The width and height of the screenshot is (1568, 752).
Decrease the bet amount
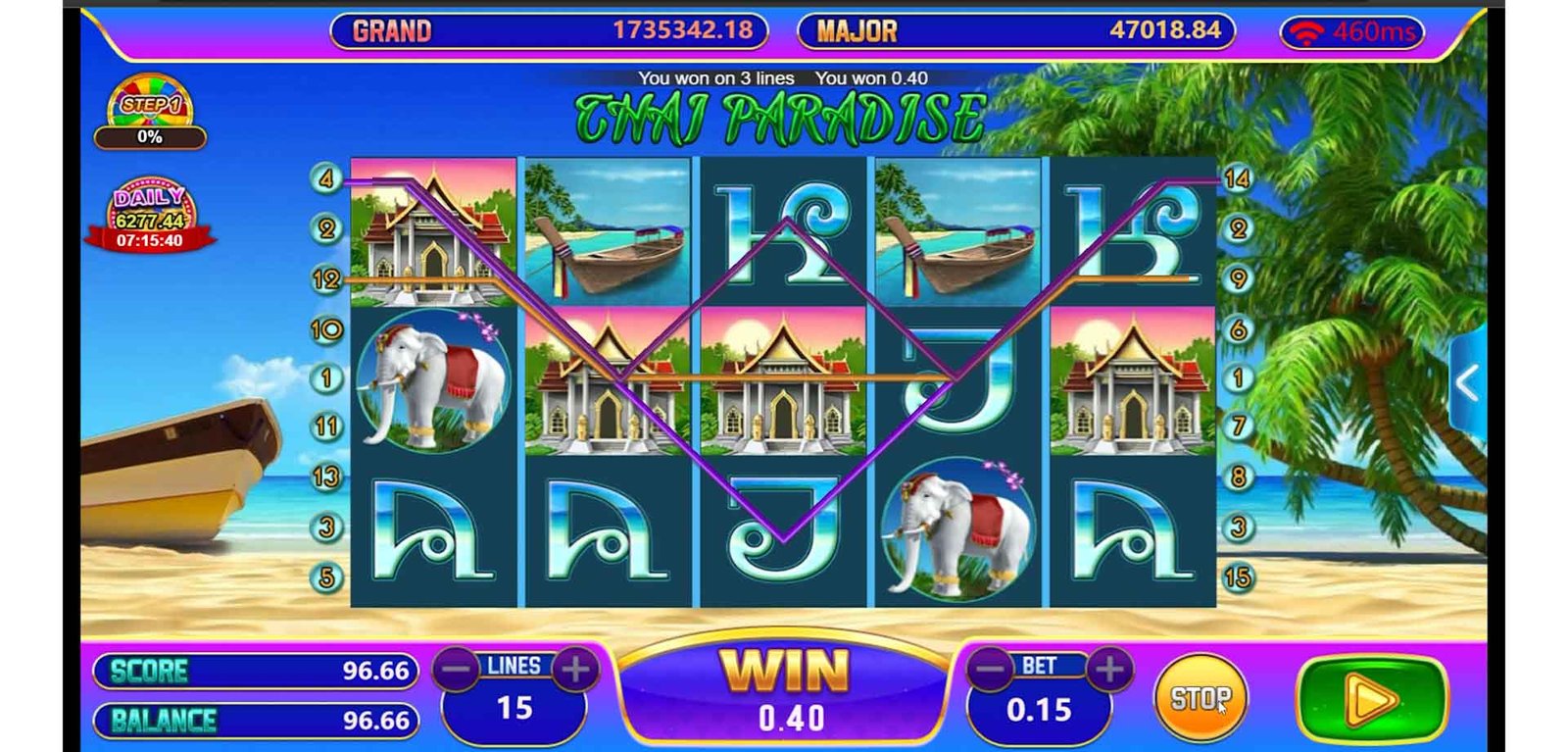[991, 670]
